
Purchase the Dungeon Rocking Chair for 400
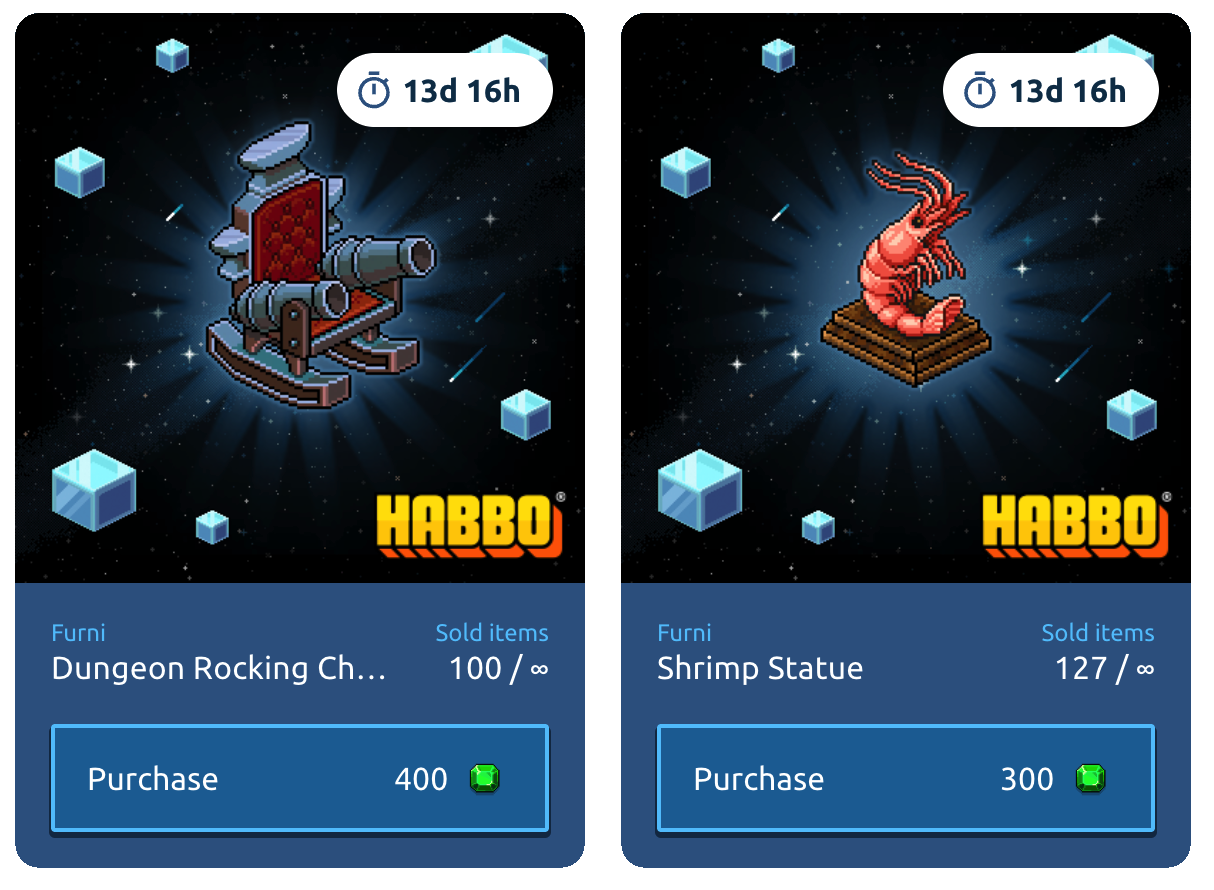[299, 779]
